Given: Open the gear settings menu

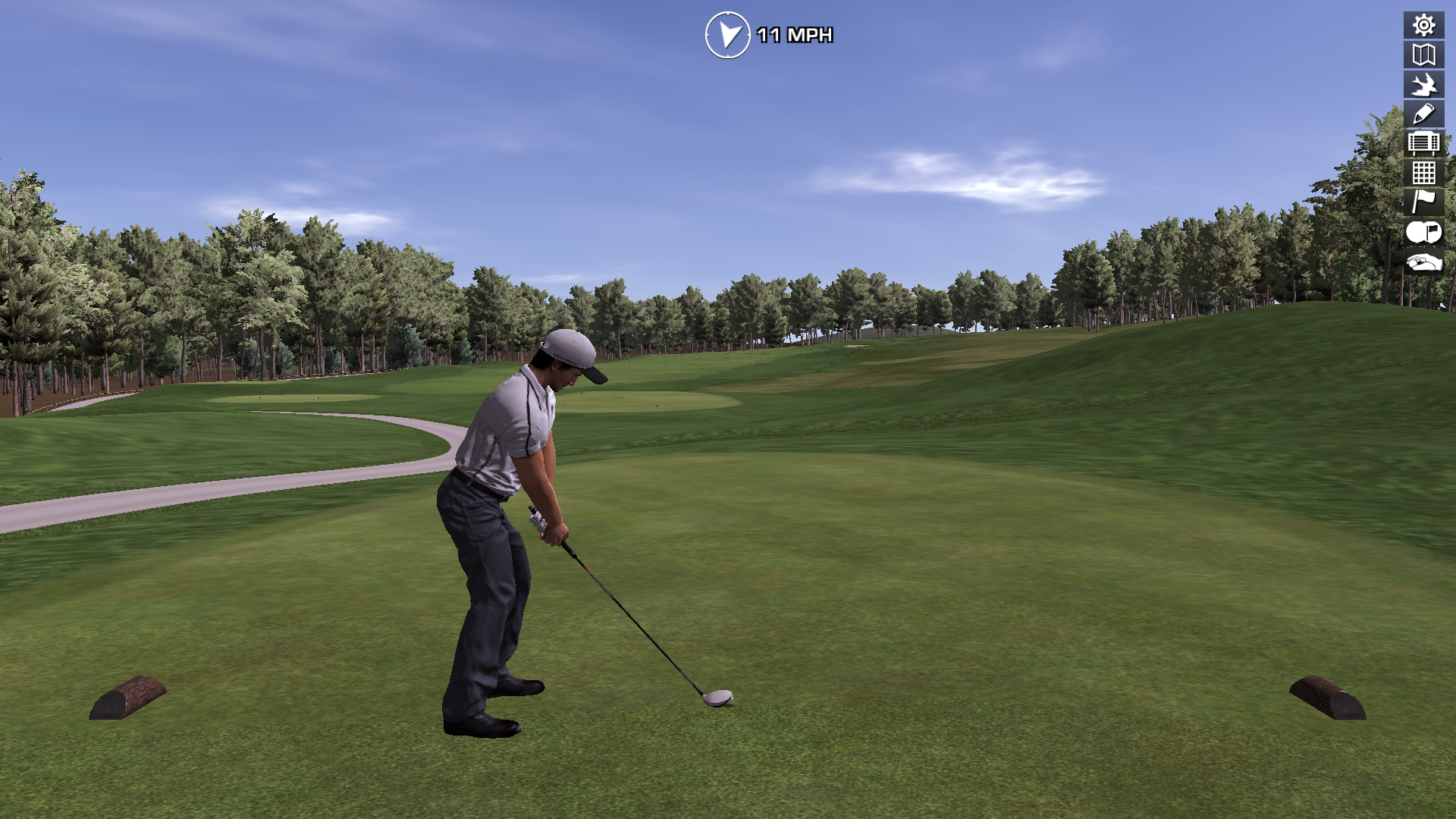Looking at the screenshot, I should (1423, 25).
